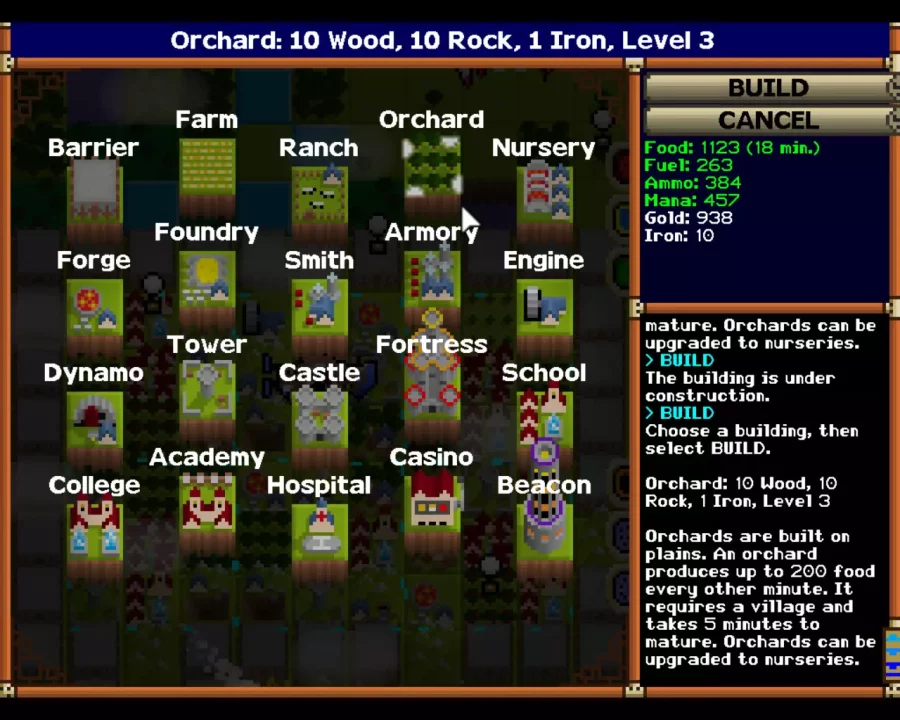Cancel the building selection
This screenshot has width=900, height=720.
tap(768, 120)
